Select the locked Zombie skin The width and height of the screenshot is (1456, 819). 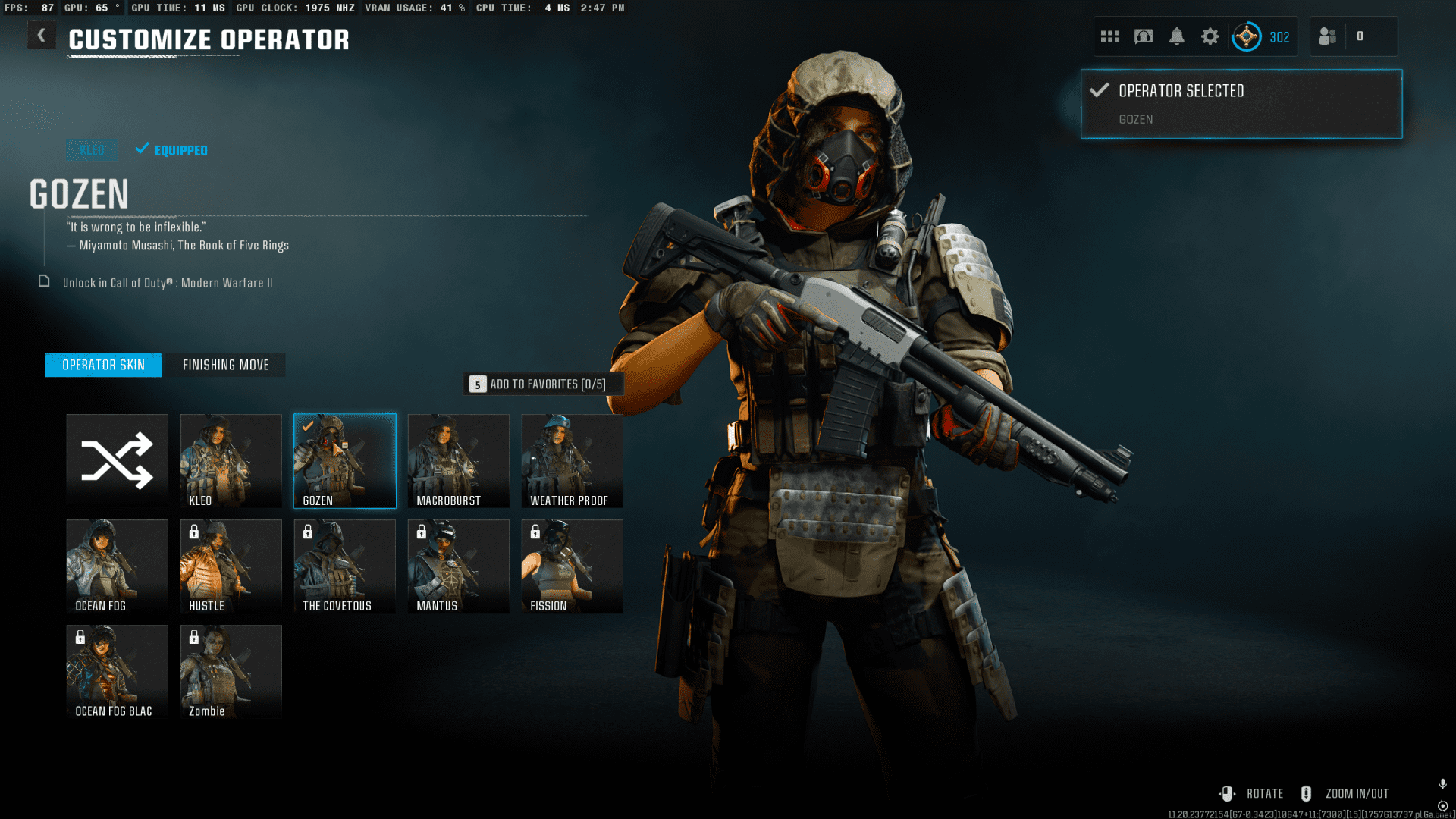tap(231, 671)
